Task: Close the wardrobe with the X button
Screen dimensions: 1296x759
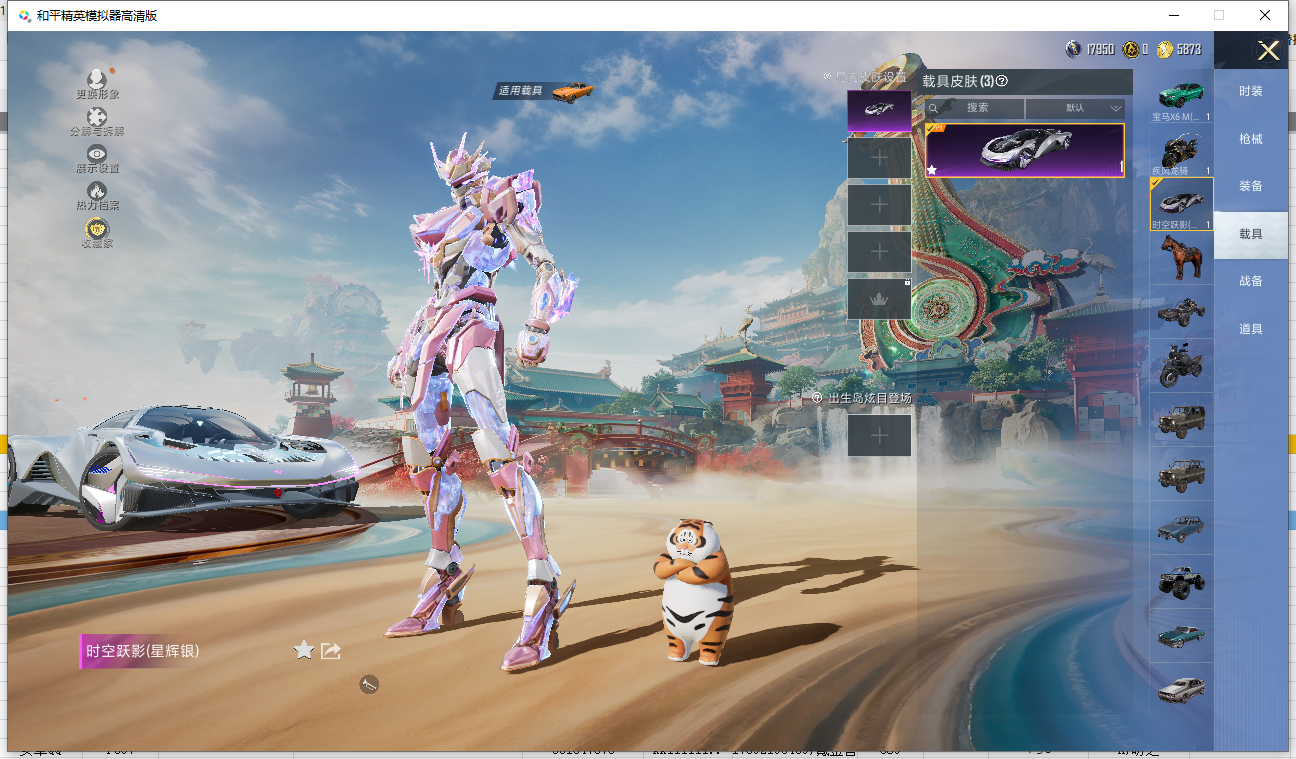Action: (x=1268, y=51)
